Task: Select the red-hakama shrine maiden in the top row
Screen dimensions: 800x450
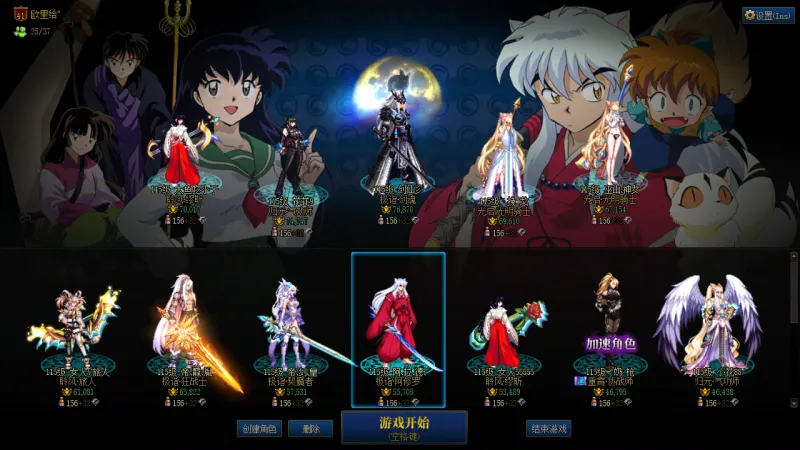Action: pos(183,155)
